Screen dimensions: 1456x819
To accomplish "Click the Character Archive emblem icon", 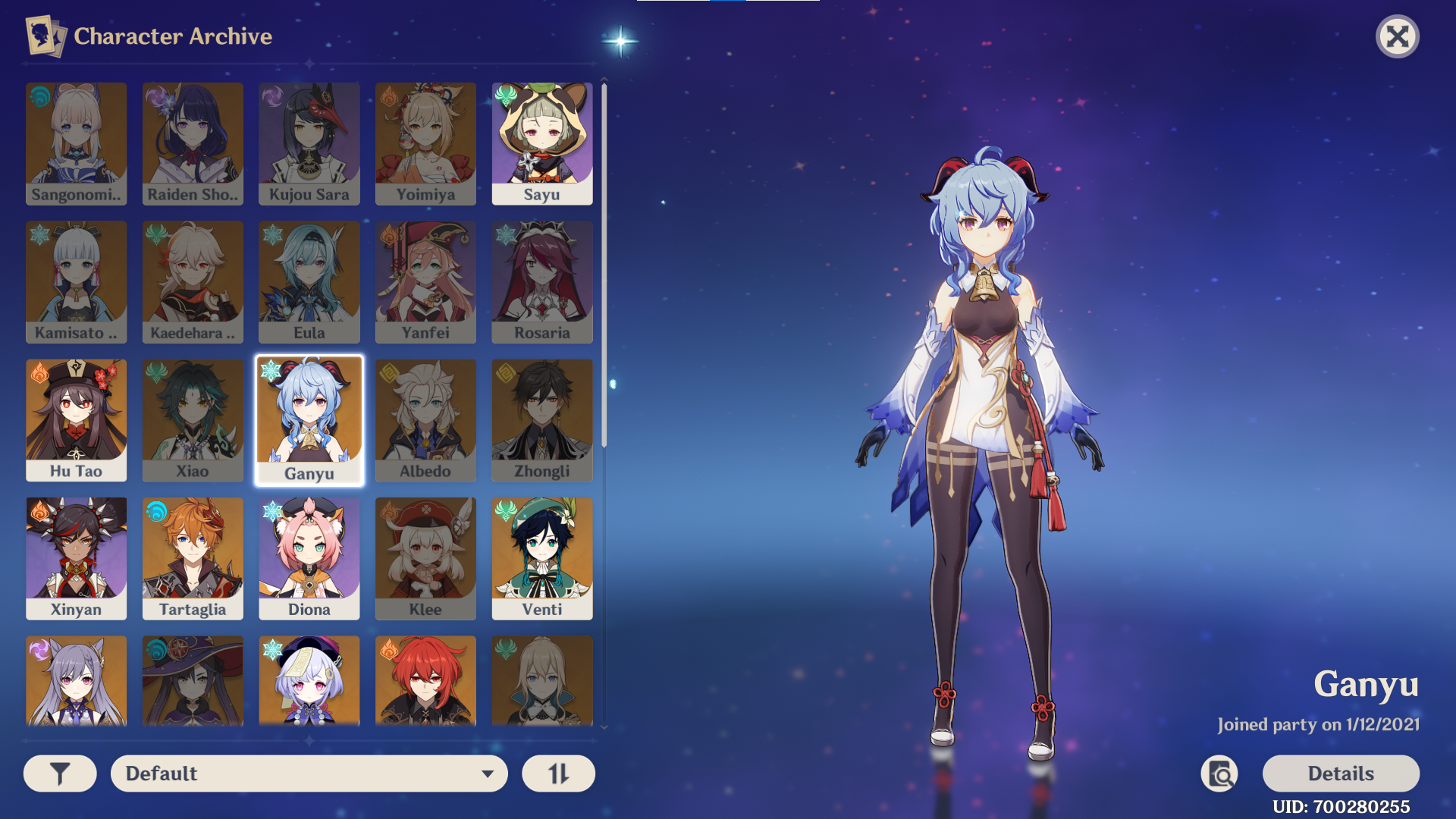I will point(43,36).
